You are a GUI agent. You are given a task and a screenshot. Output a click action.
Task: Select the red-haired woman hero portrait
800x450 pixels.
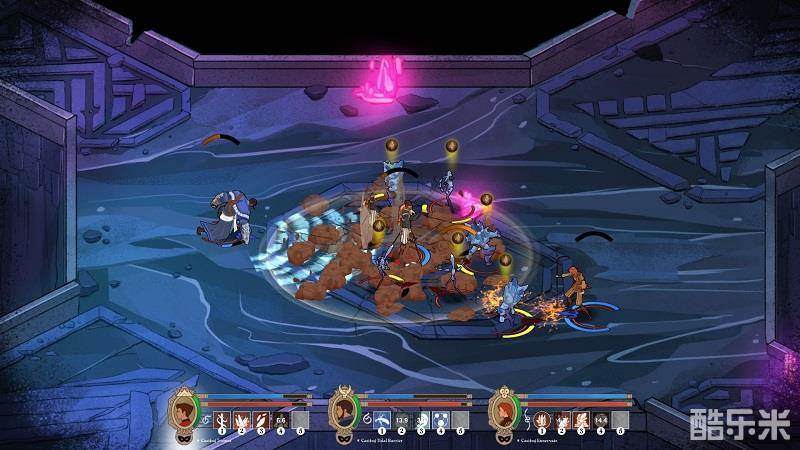[x=504, y=410]
